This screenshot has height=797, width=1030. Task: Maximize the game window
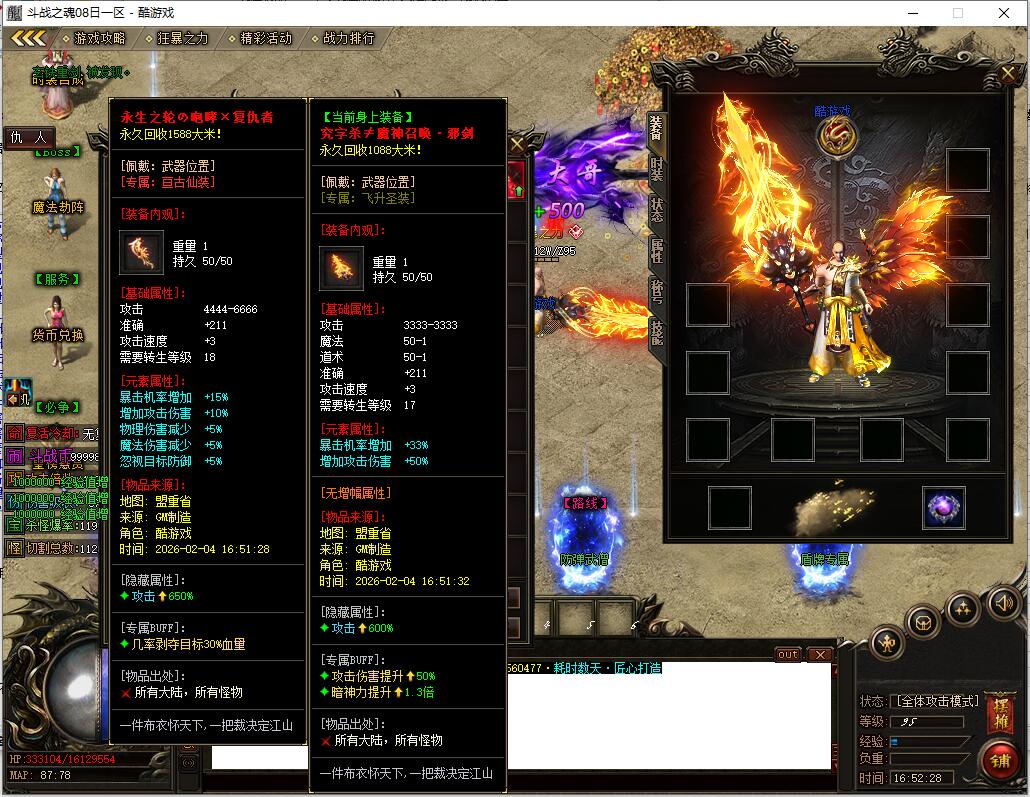pyautogui.click(x=958, y=13)
